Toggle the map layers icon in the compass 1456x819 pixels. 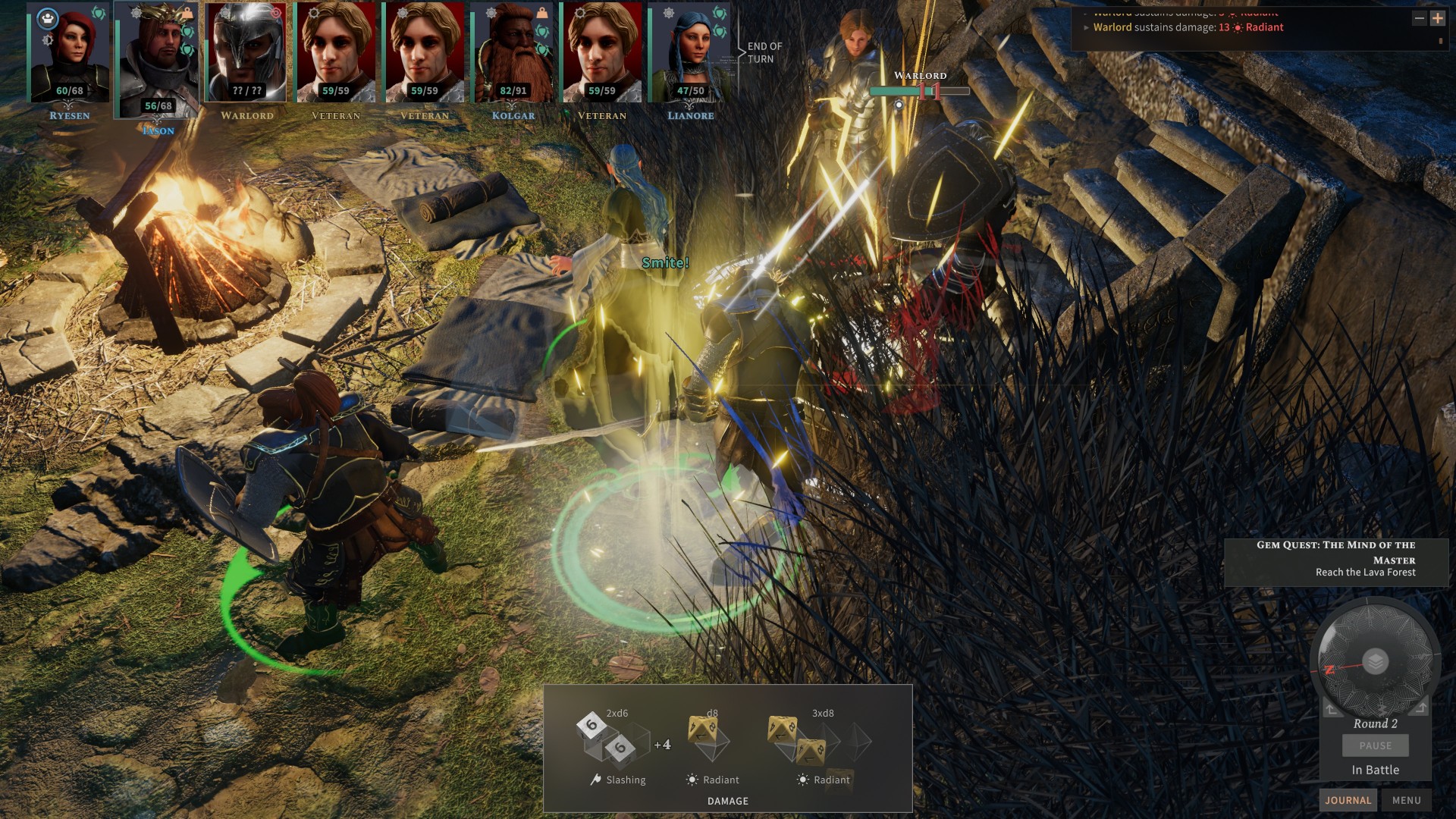pos(1375,661)
